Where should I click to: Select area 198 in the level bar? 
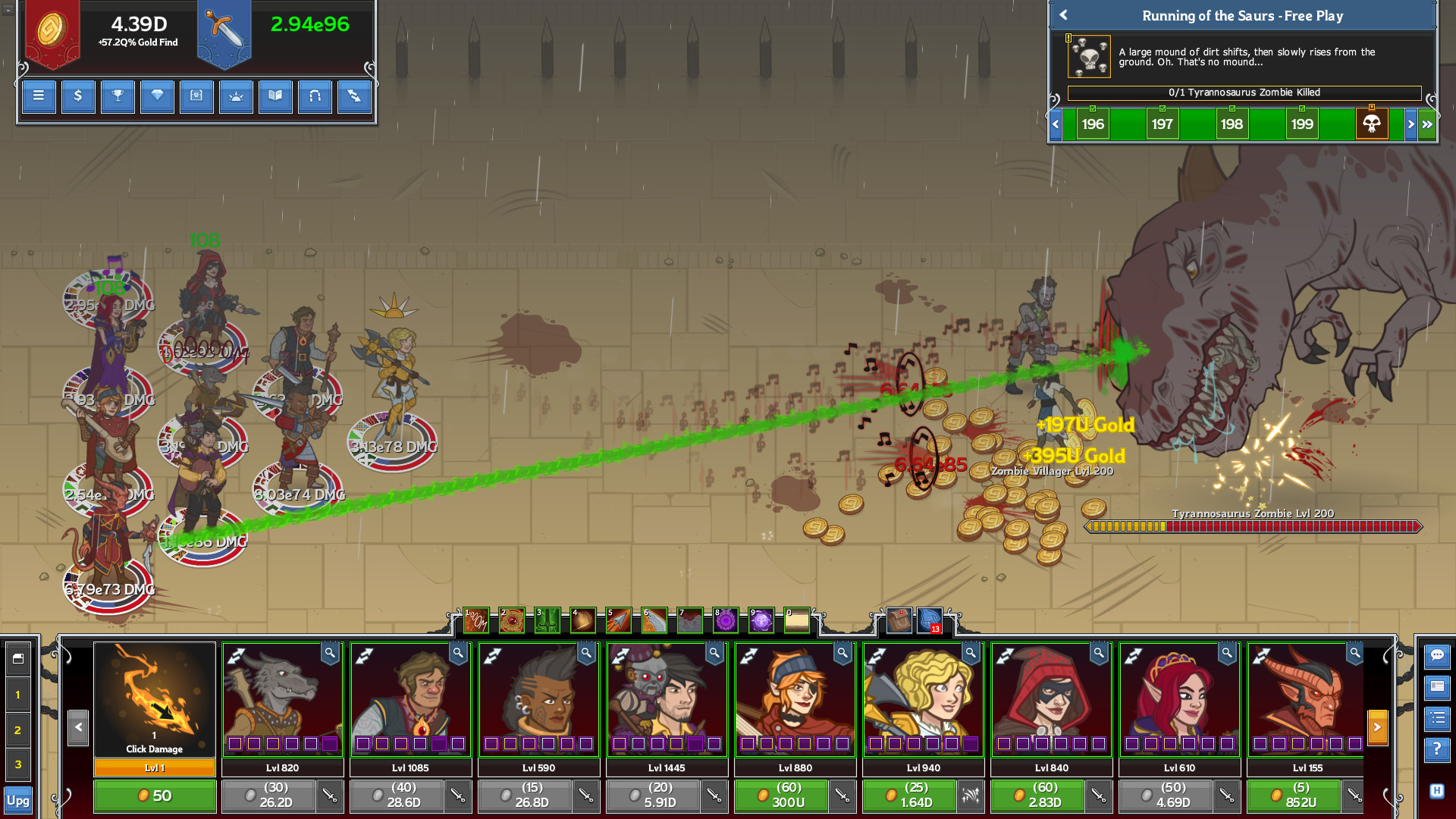point(1232,124)
